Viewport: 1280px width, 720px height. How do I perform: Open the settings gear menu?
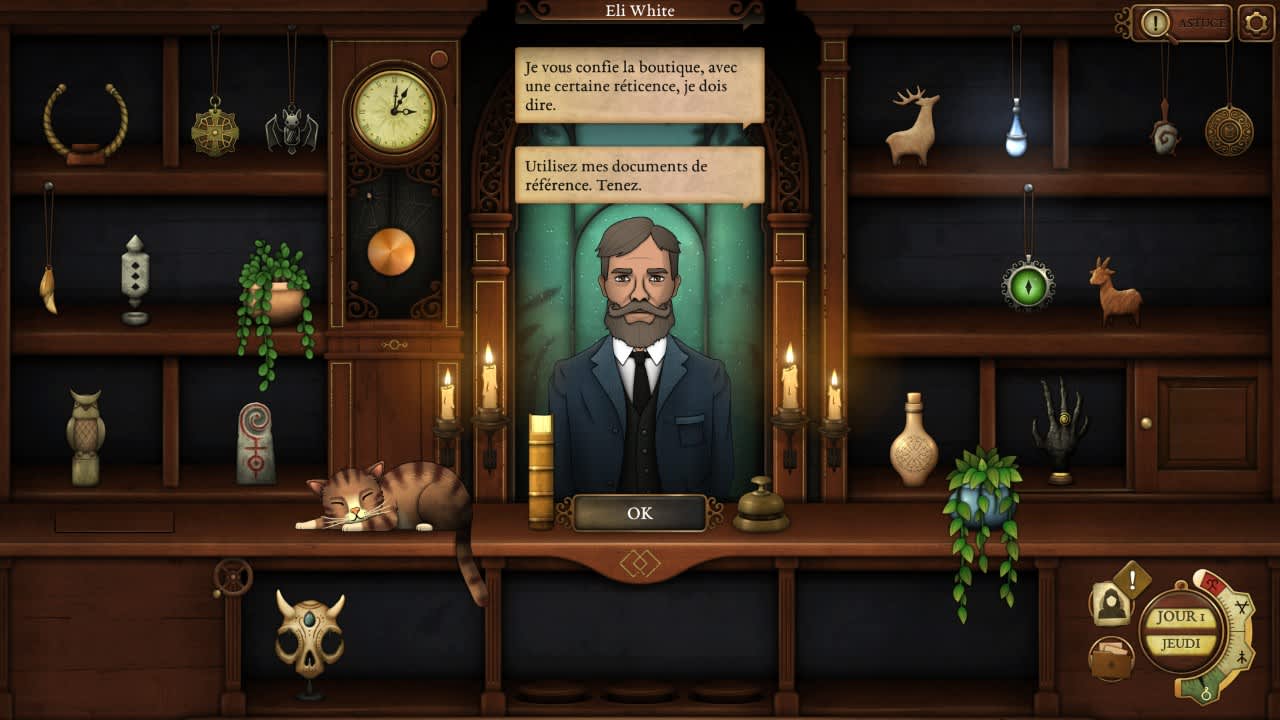pos(1257,22)
